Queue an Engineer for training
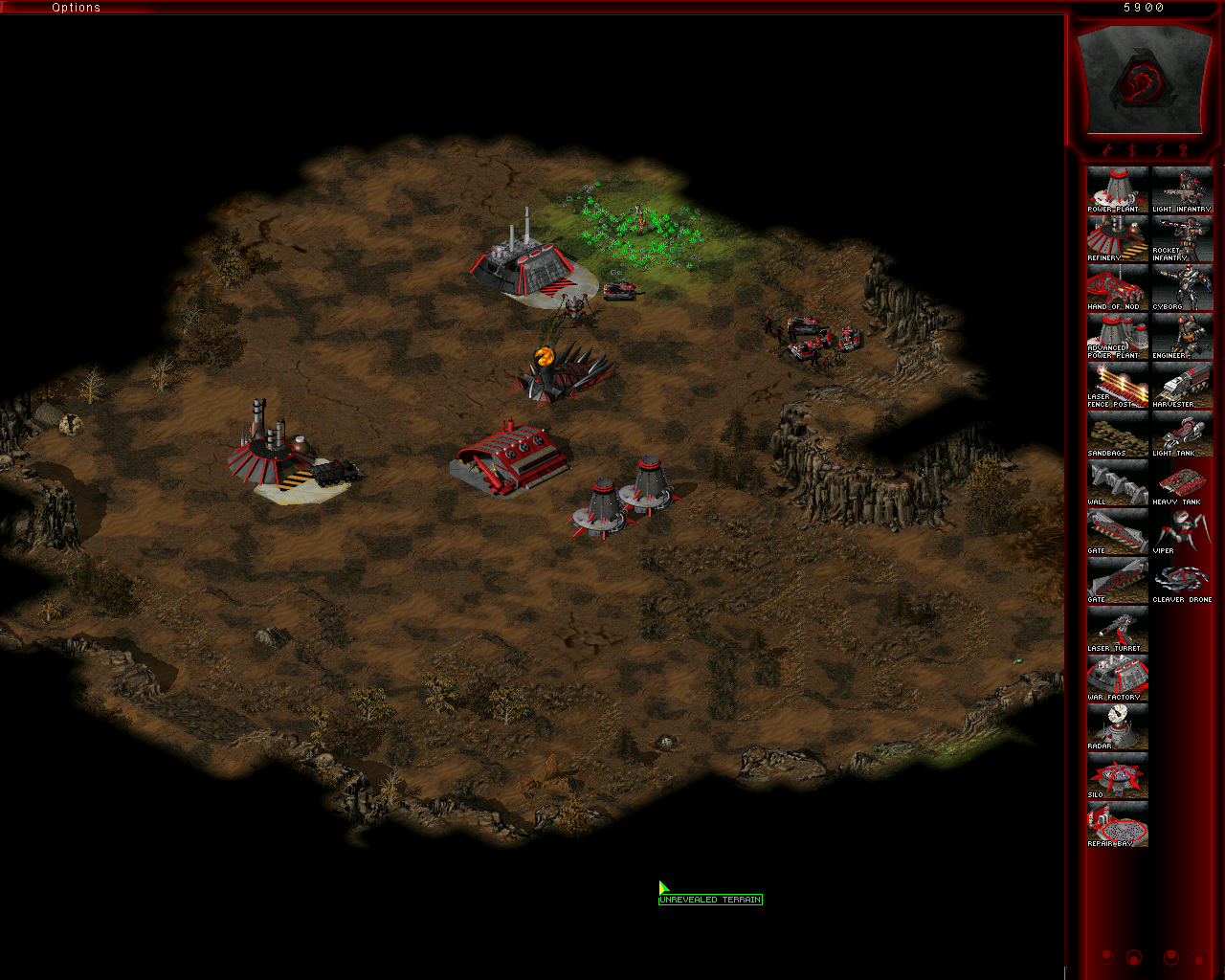This screenshot has width=1225, height=980. pyautogui.click(x=1182, y=335)
